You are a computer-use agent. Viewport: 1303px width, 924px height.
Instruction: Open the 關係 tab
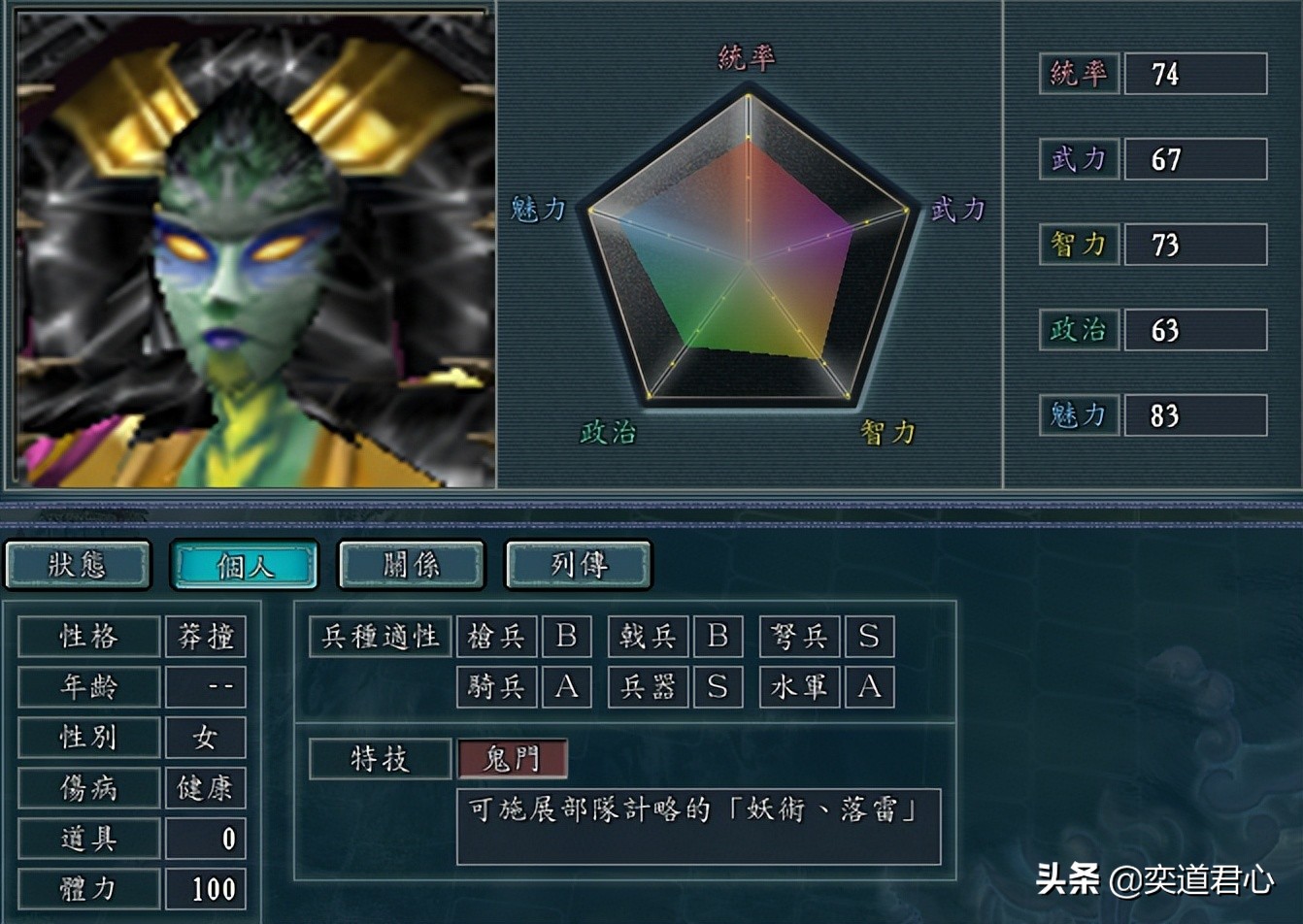[x=410, y=564]
